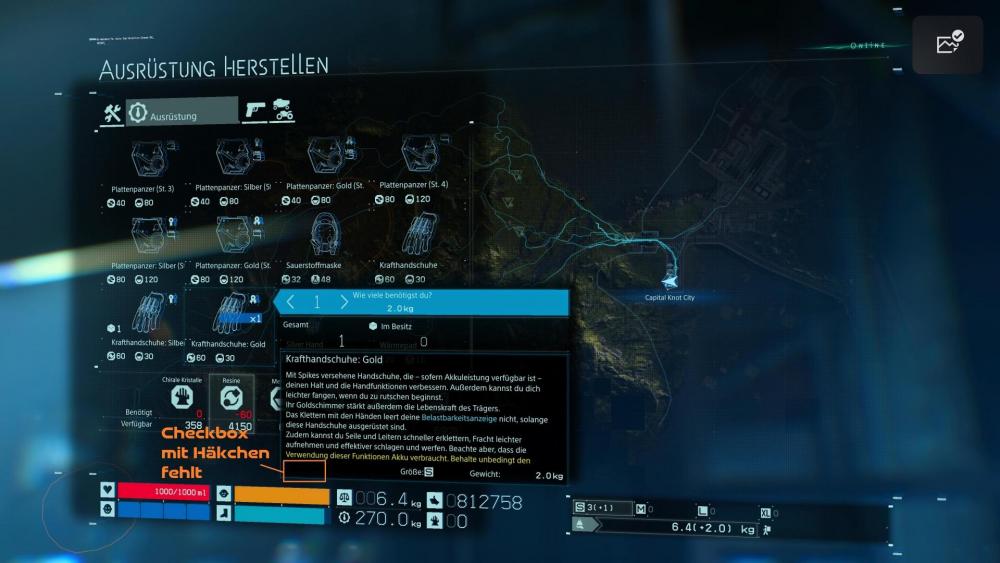The width and height of the screenshot is (1000, 563).
Task: Select the Ausrüstung equipment tab
Action: (181, 114)
